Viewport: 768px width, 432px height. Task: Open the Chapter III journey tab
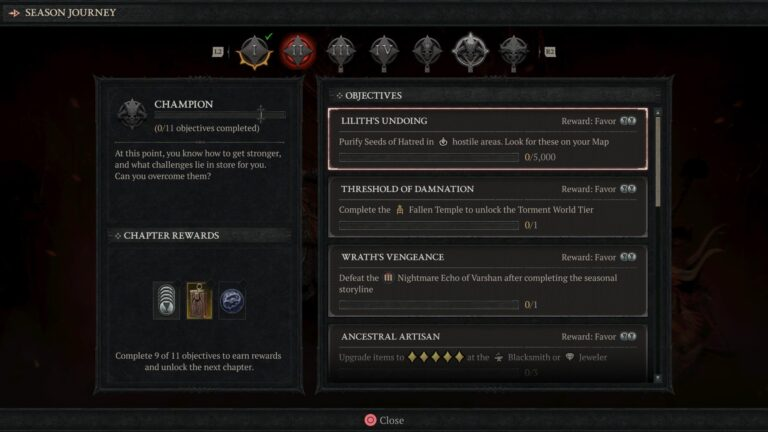341,51
